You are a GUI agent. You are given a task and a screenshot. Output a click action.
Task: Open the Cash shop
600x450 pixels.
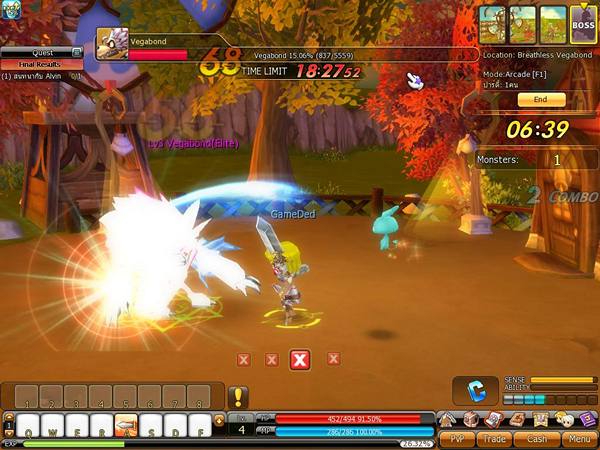[537, 438]
